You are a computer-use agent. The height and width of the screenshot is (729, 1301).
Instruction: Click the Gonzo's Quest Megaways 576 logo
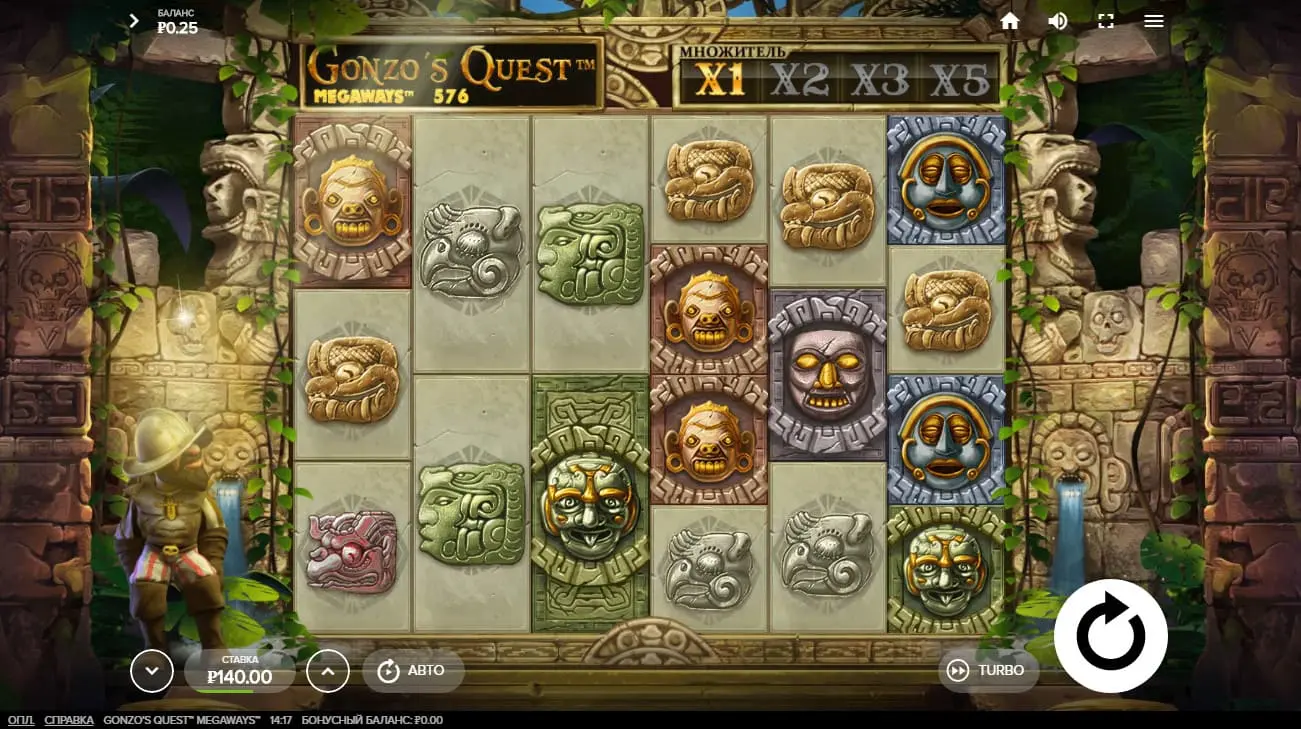454,74
